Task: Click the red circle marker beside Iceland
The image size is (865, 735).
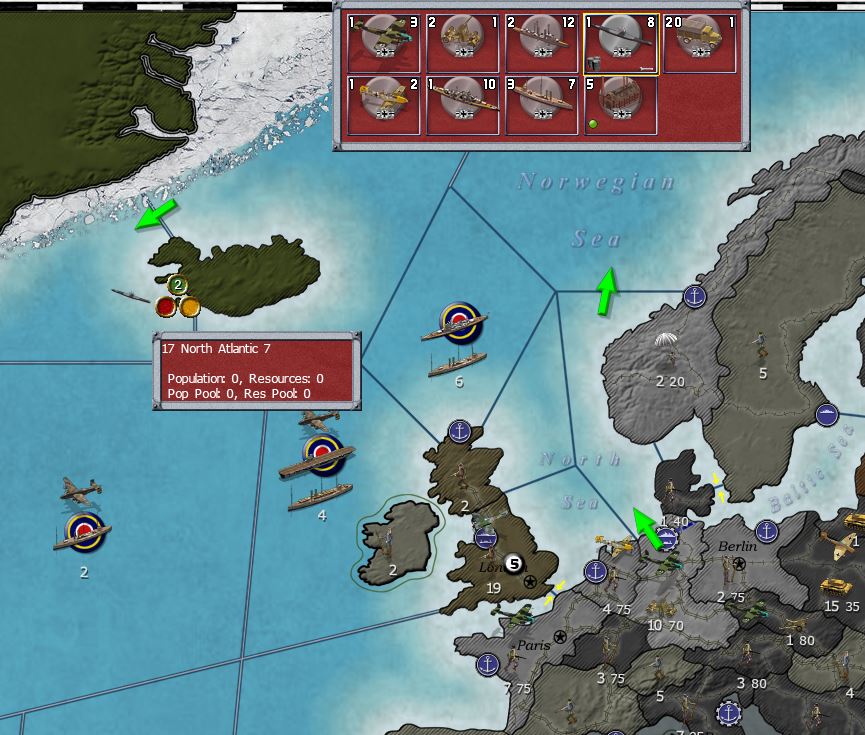Action: point(166,306)
